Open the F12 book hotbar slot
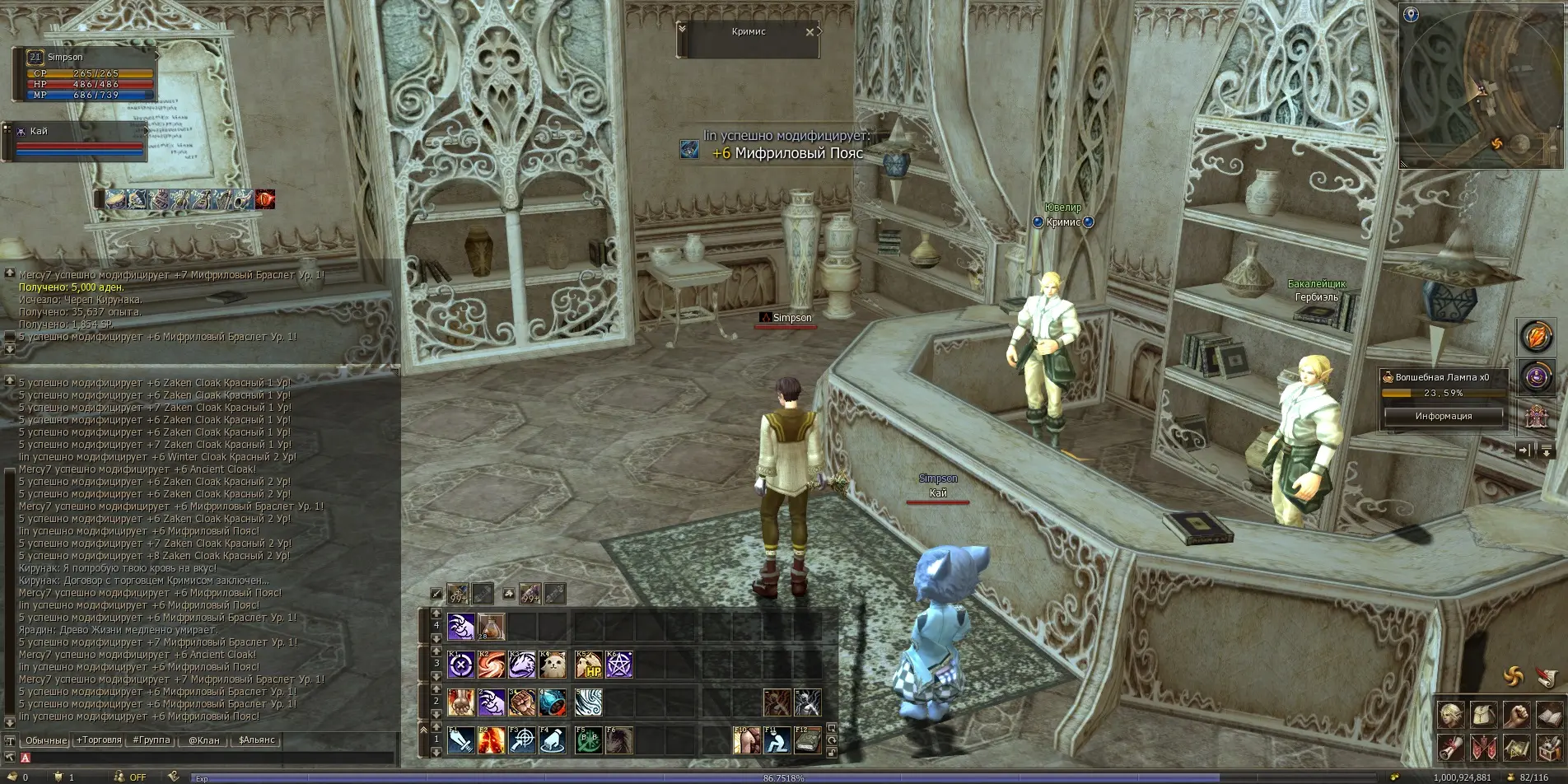This screenshot has width=1568, height=784. coord(807,740)
